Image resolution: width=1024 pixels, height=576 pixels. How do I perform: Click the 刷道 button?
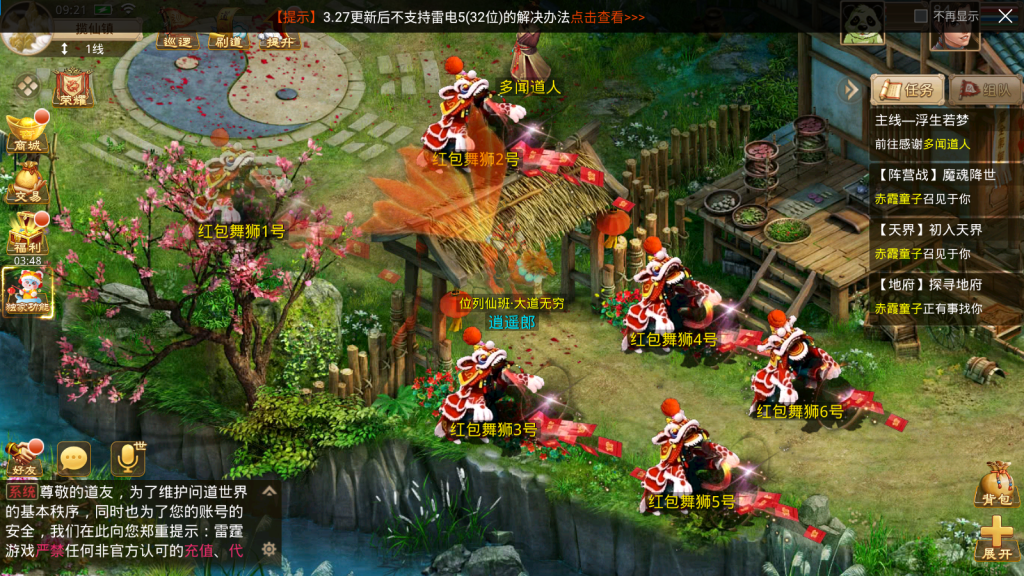tap(228, 40)
